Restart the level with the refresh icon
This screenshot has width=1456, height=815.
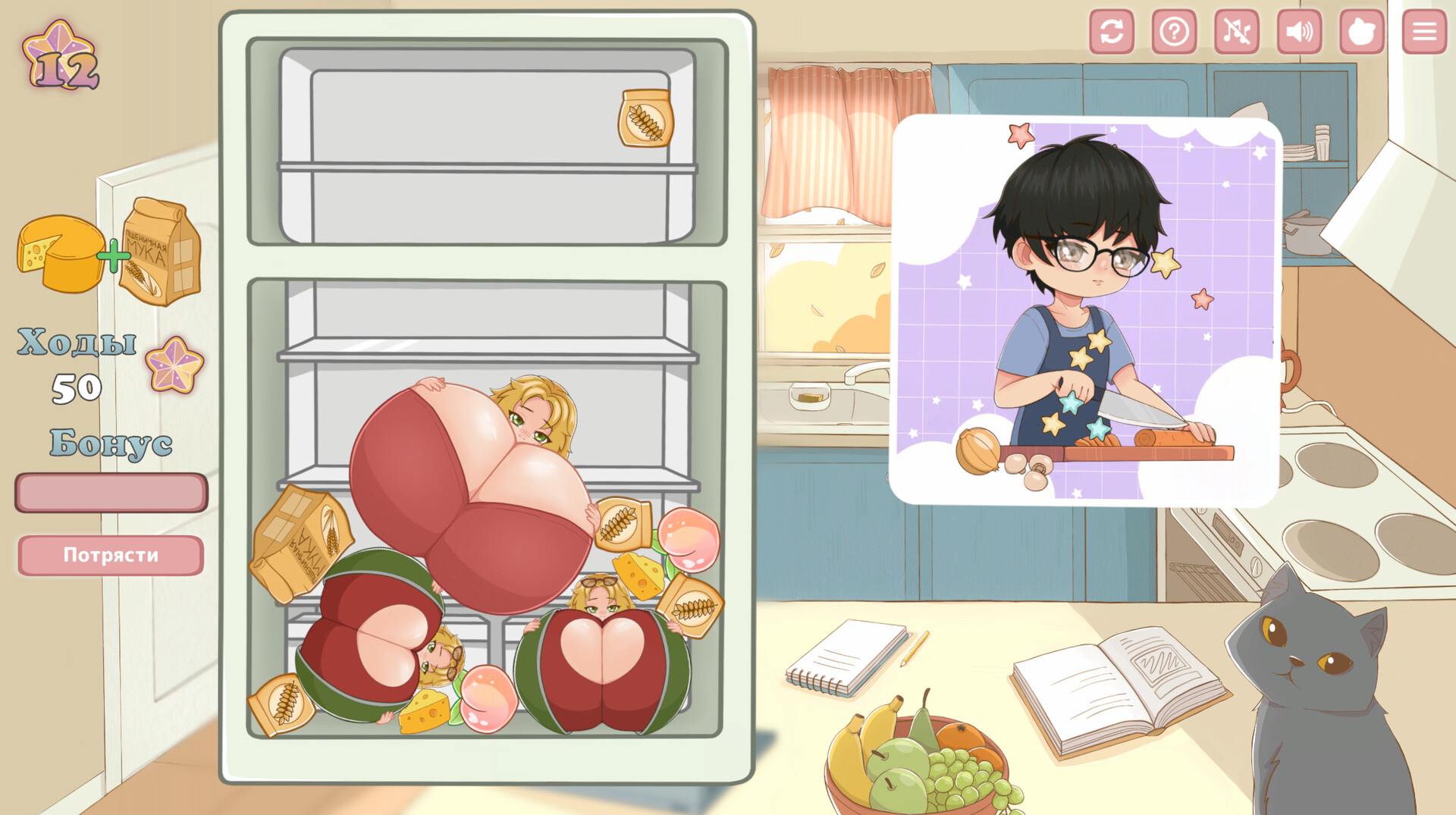(x=1111, y=32)
